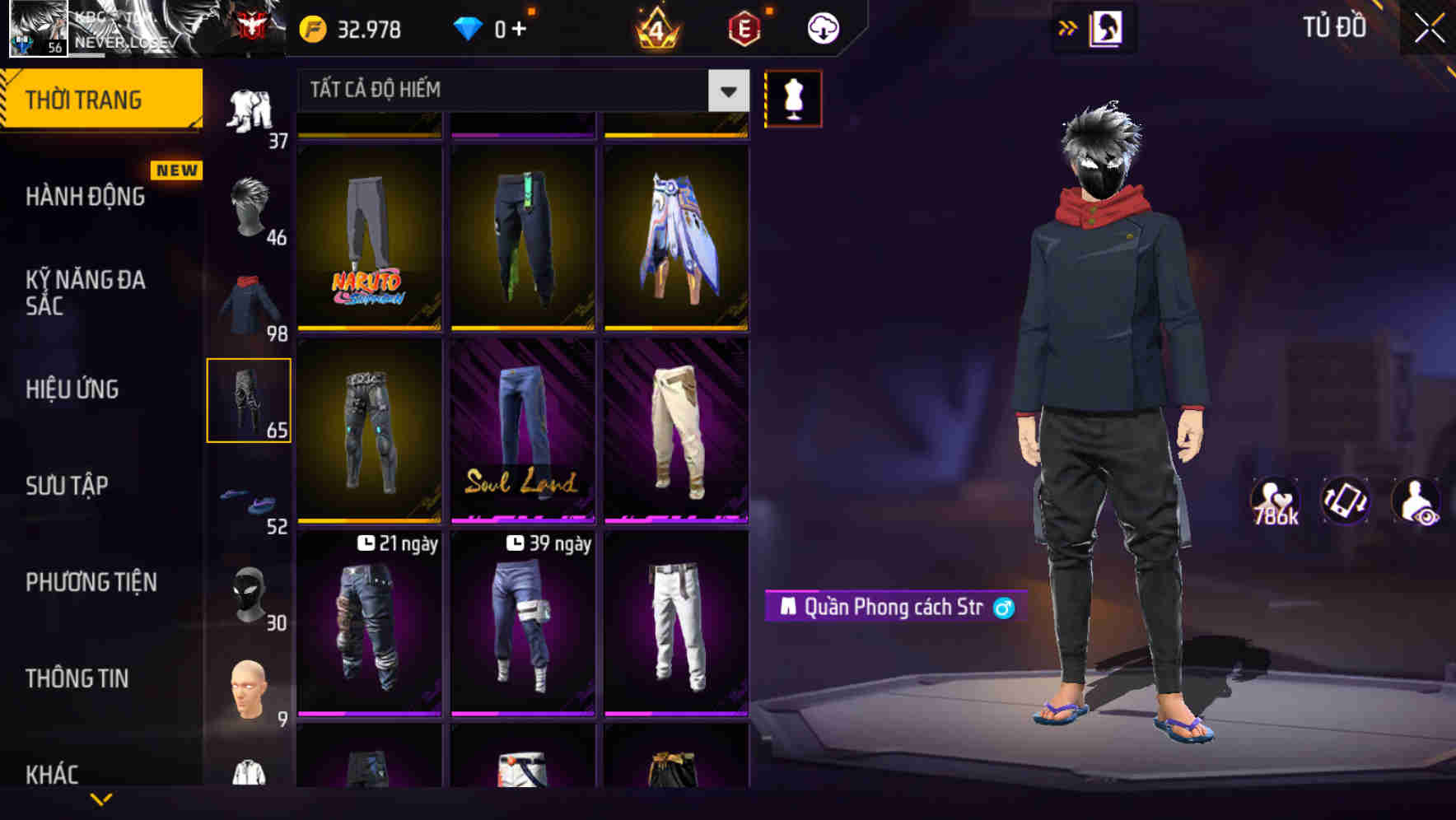Open PHƯƠNG TIỆN from the sidebar
1456x820 pixels.
[91, 582]
